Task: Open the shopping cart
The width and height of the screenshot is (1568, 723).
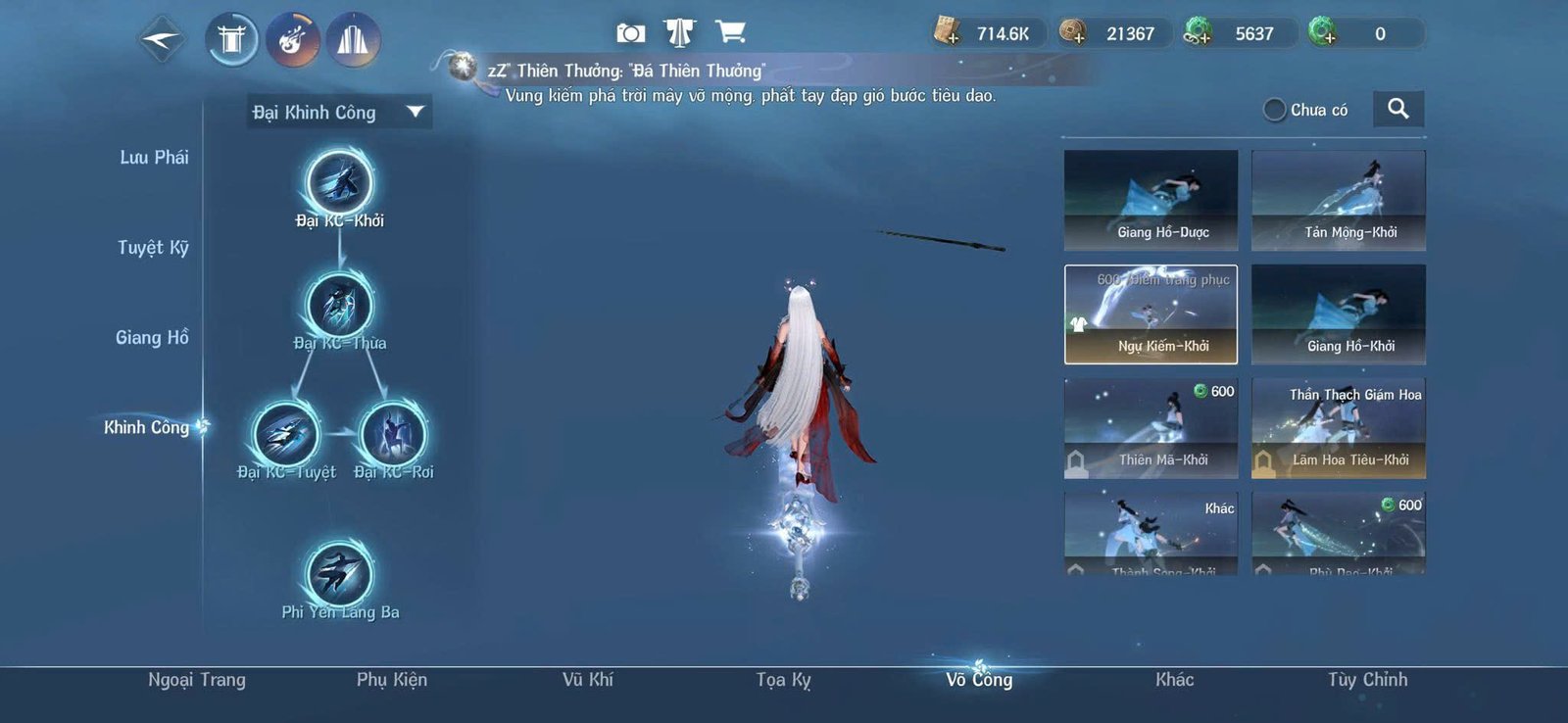Action: (729, 32)
